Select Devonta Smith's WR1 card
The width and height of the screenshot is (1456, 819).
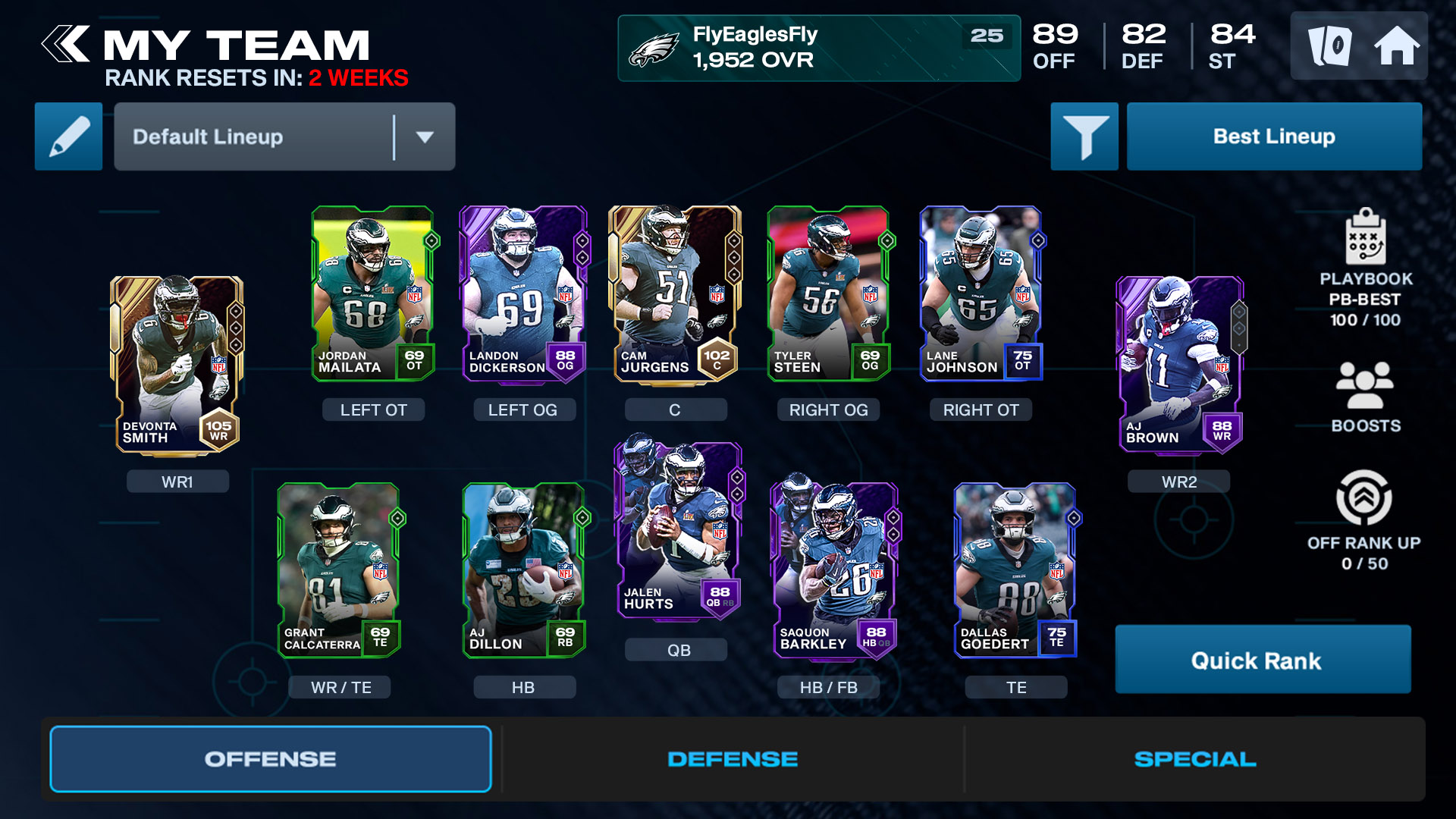click(x=174, y=364)
